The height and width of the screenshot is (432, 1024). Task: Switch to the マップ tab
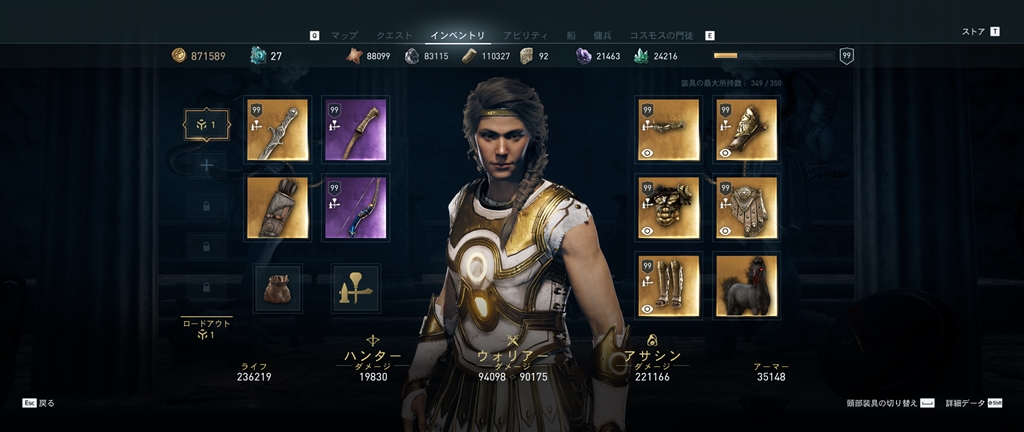click(344, 35)
